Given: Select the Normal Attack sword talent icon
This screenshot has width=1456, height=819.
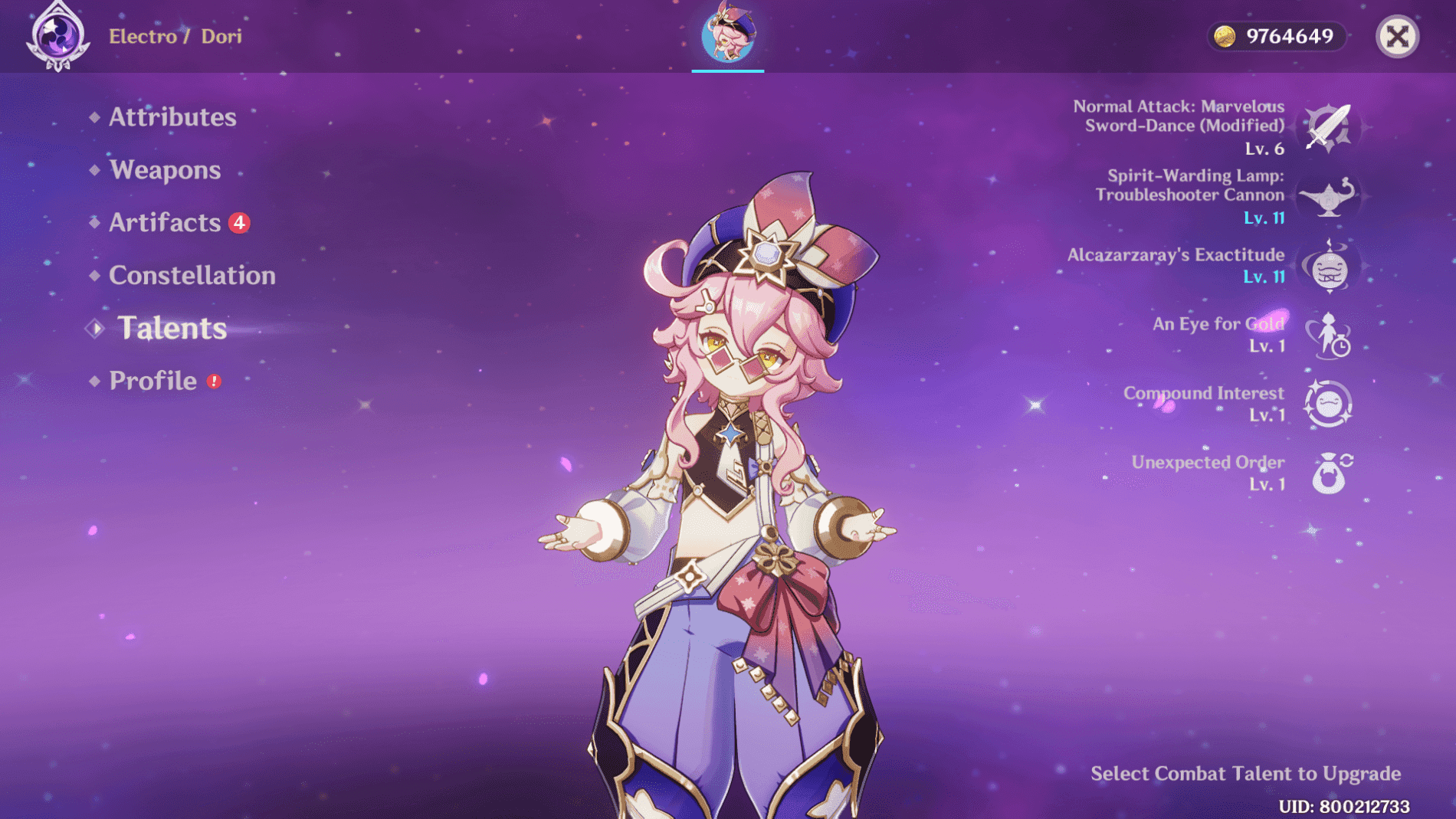Looking at the screenshot, I should pos(1329,127).
